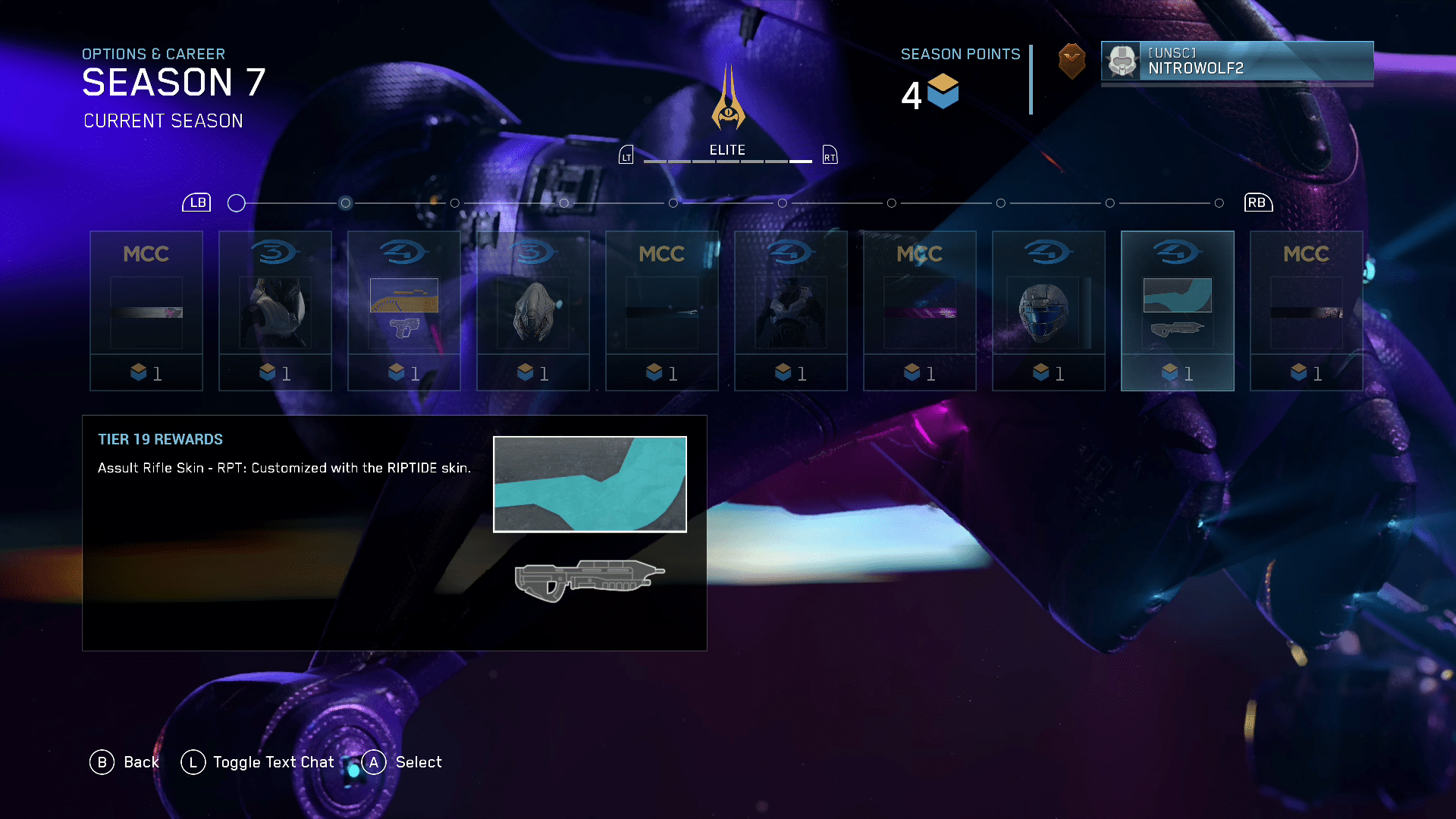The width and height of the screenshot is (1456, 819).
Task: Select the Riptide assault rifle skin tile
Action: click(1177, 311)
